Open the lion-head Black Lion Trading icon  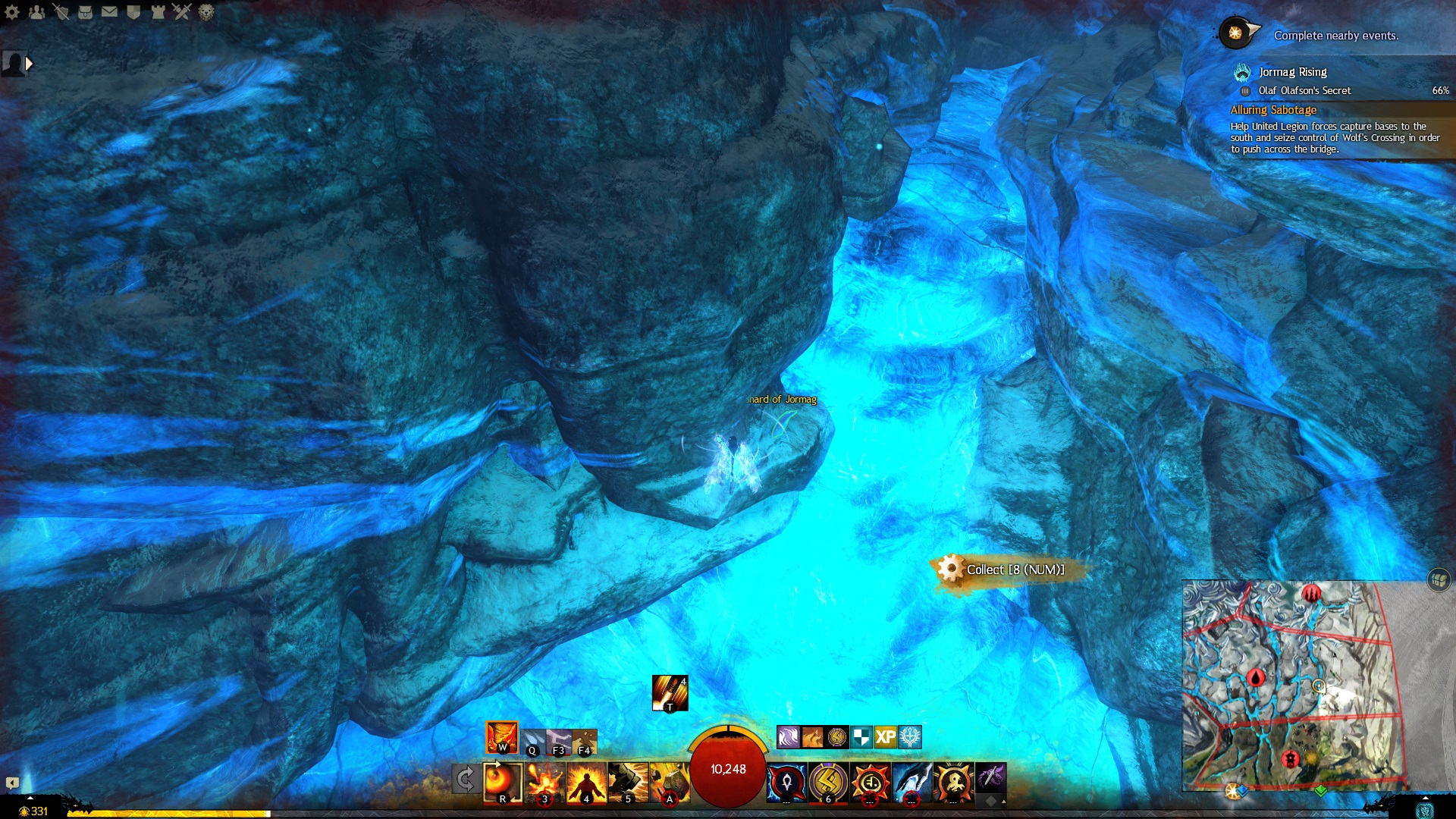coord(206,11)
